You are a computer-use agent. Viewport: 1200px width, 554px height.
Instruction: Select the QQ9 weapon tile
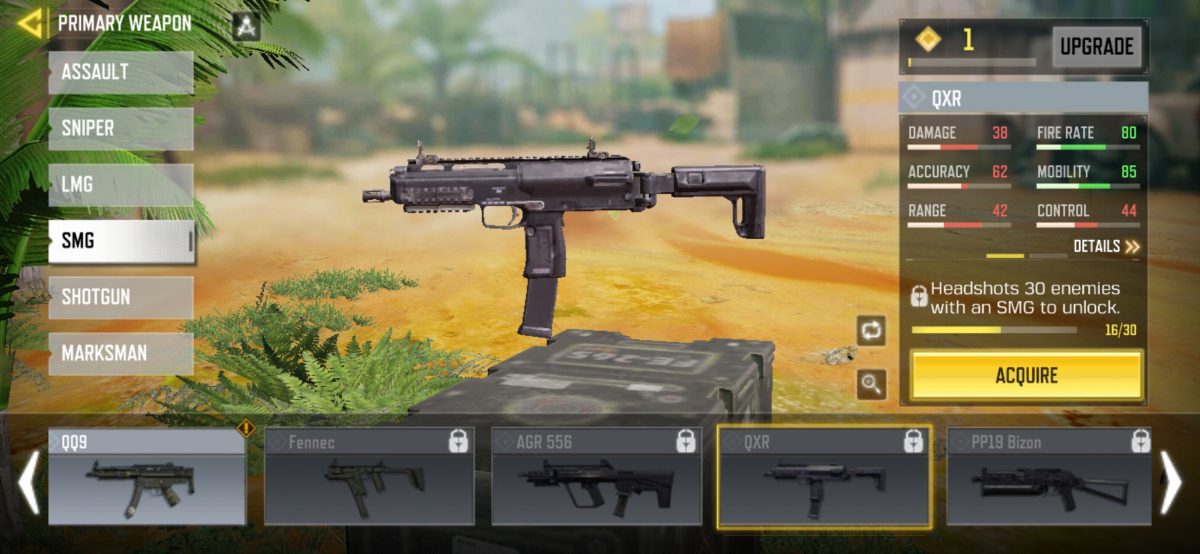147,476
